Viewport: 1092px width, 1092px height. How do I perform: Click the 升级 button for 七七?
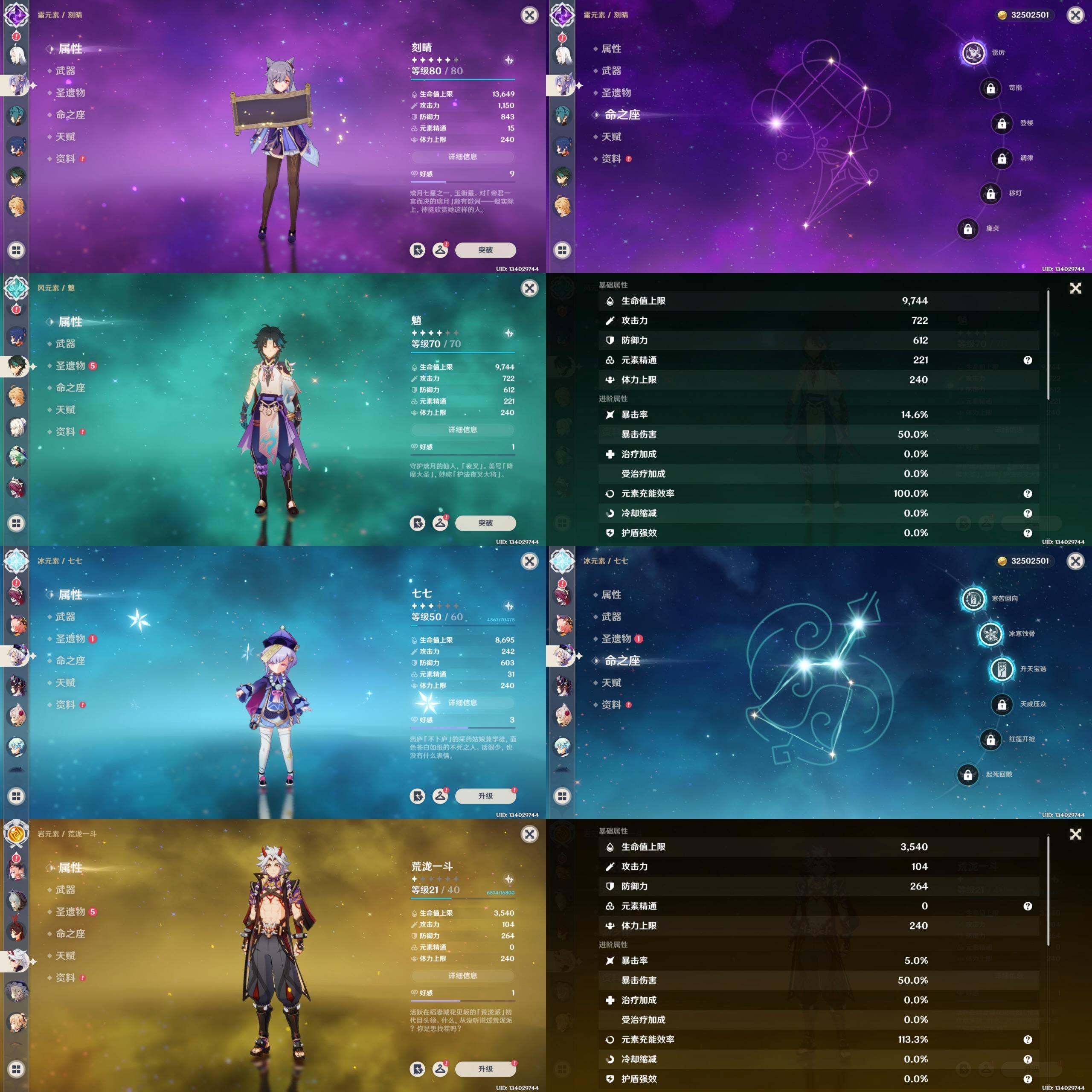(485, 796)
